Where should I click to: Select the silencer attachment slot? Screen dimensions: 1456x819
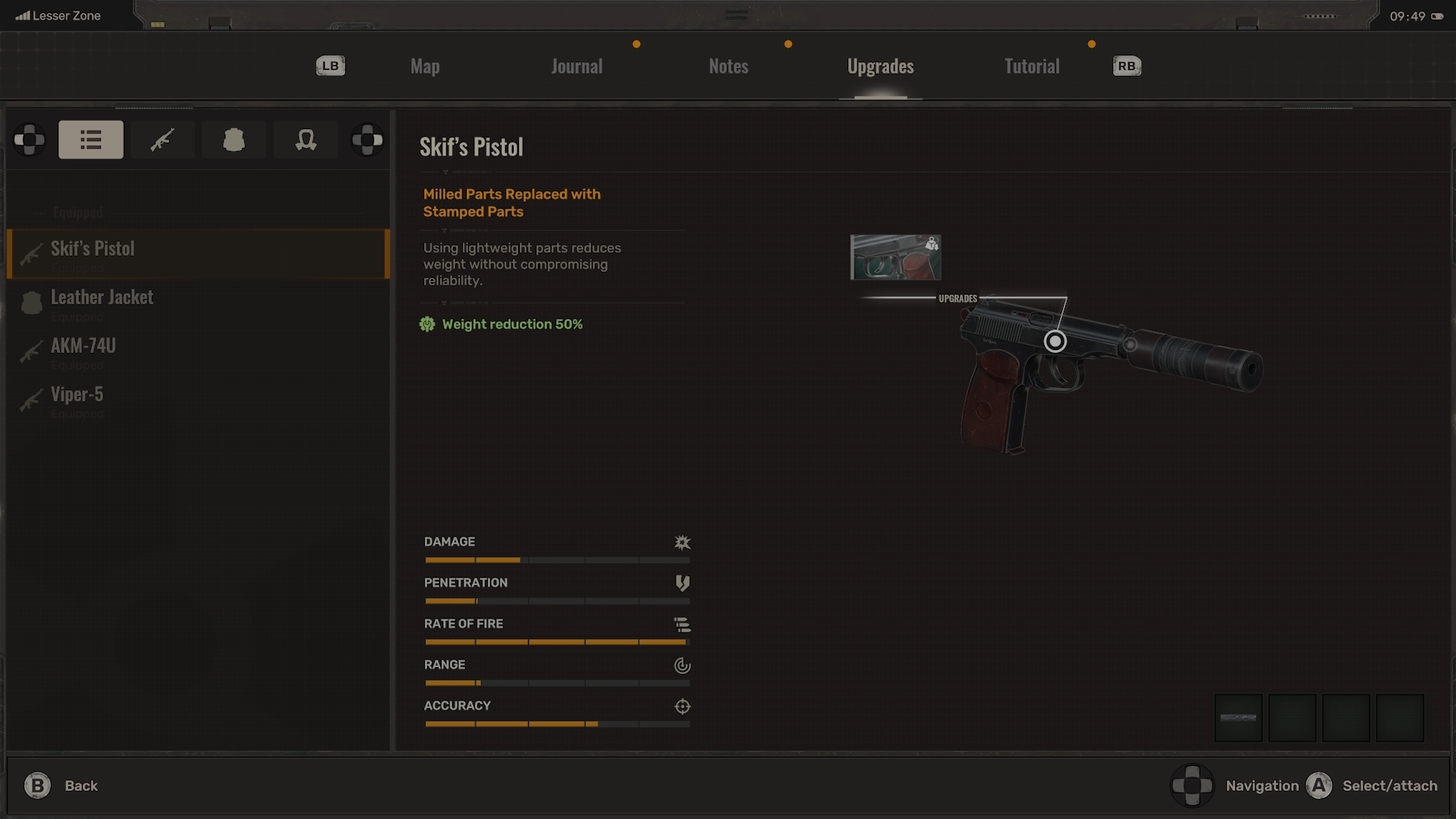[x=1238, y=717]
